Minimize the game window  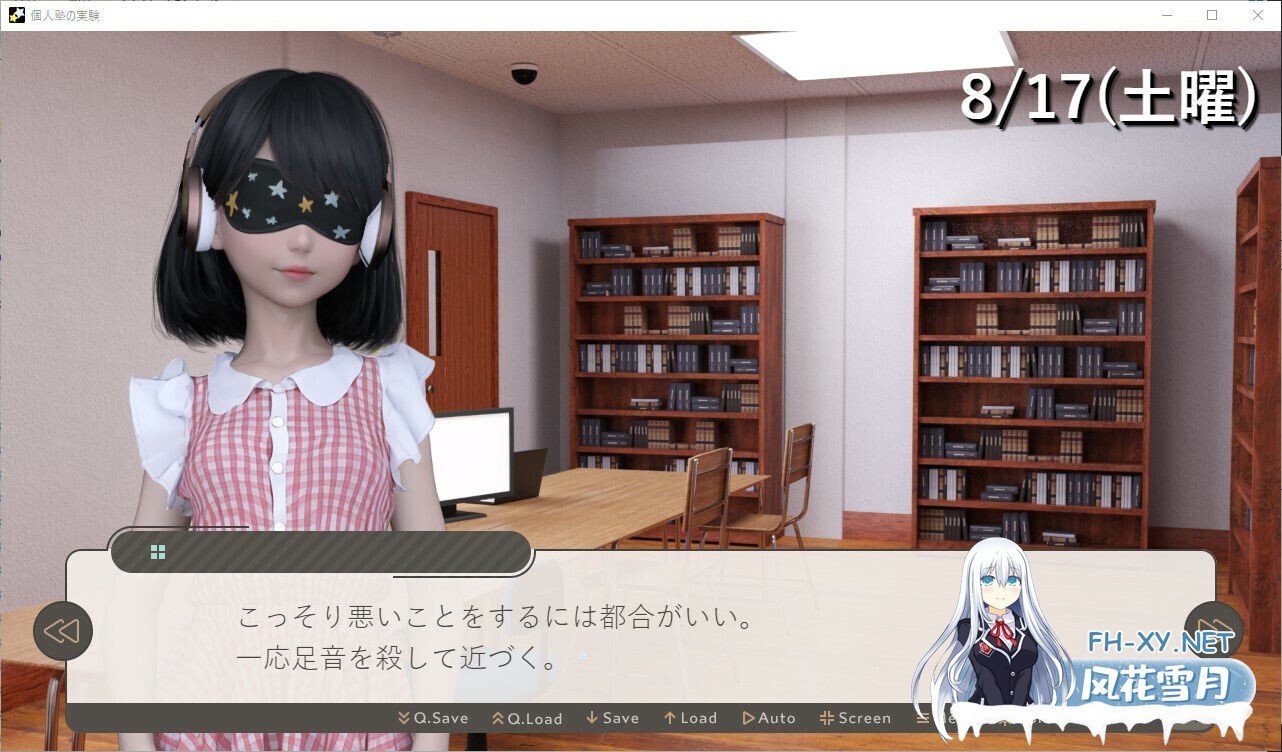point(1165,15)
